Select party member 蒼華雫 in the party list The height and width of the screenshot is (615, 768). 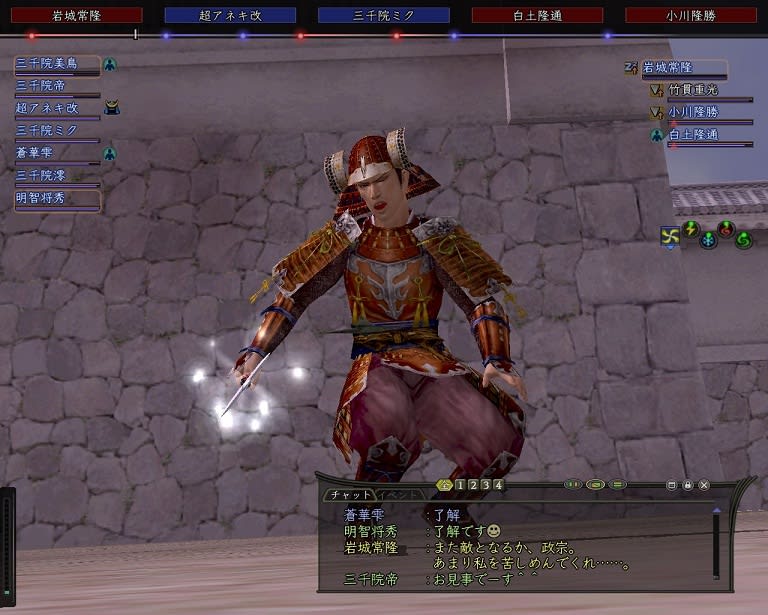58,153
